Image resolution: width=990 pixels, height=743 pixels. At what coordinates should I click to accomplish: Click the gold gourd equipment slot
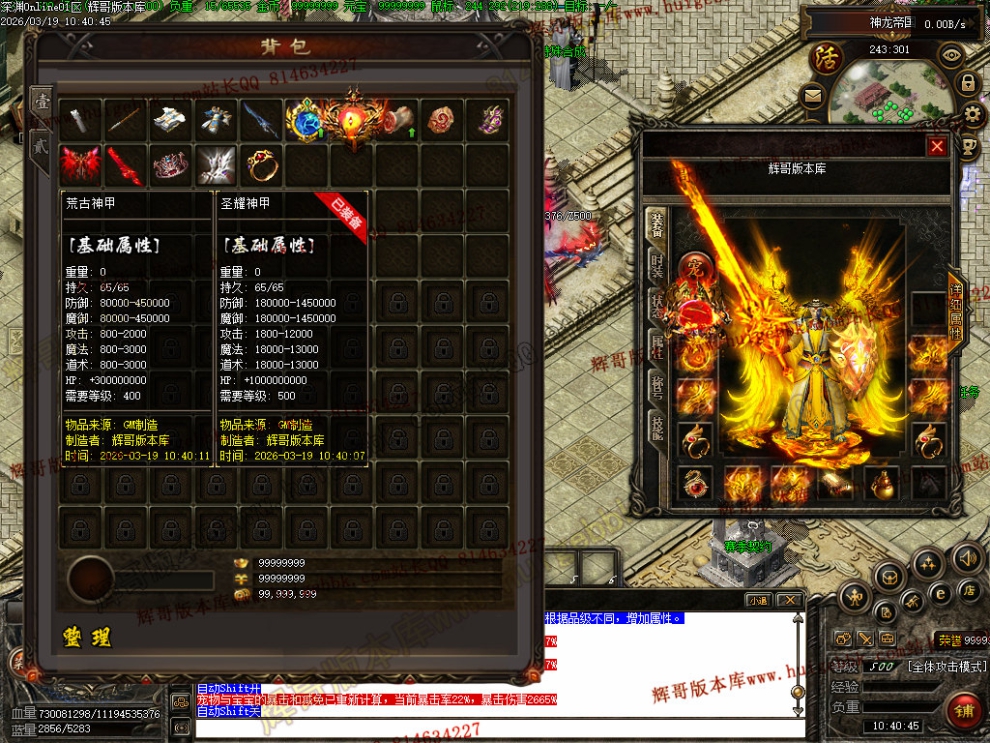coord(881,484)
